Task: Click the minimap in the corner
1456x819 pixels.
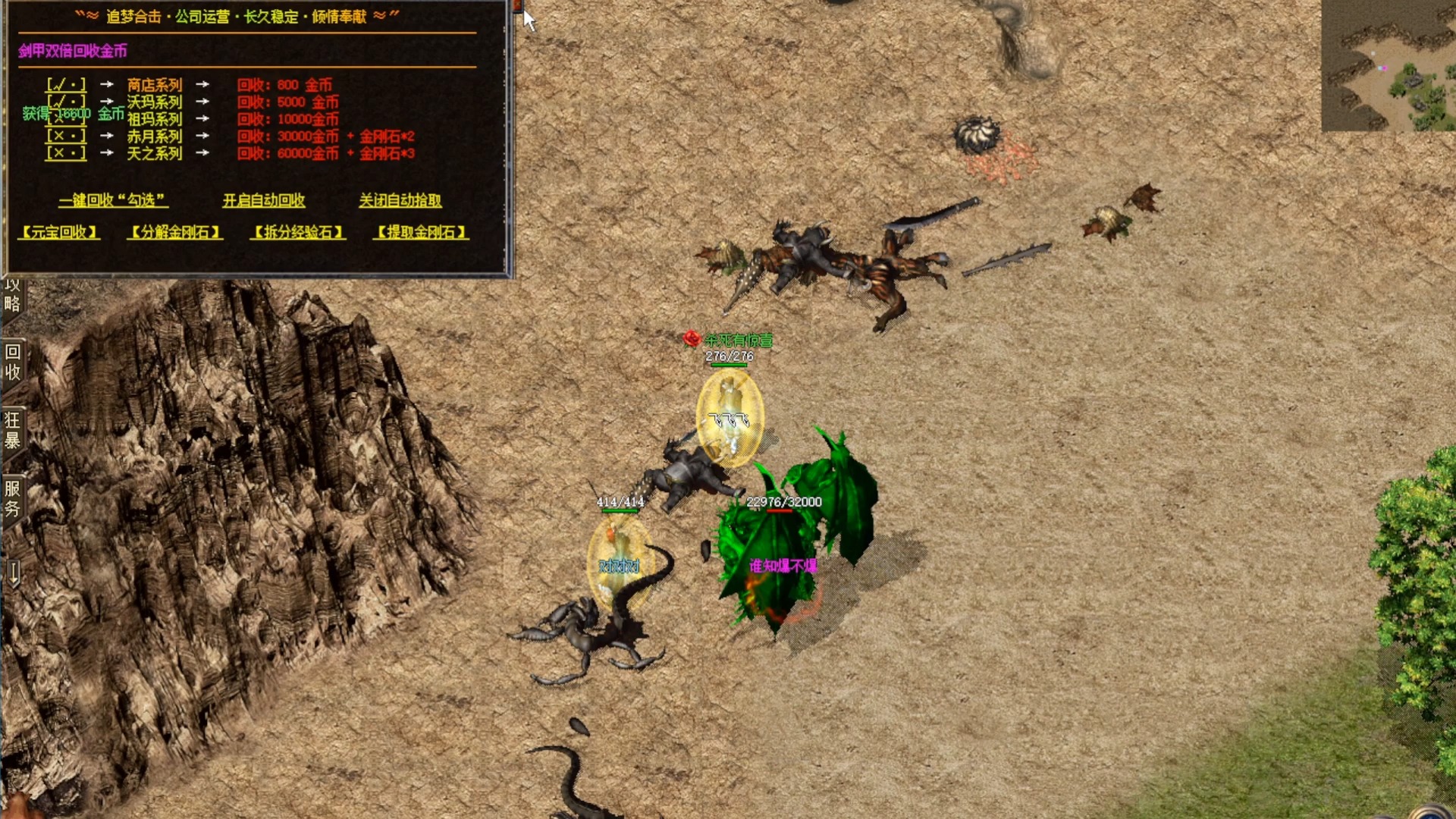Action: click(1388, 66)
